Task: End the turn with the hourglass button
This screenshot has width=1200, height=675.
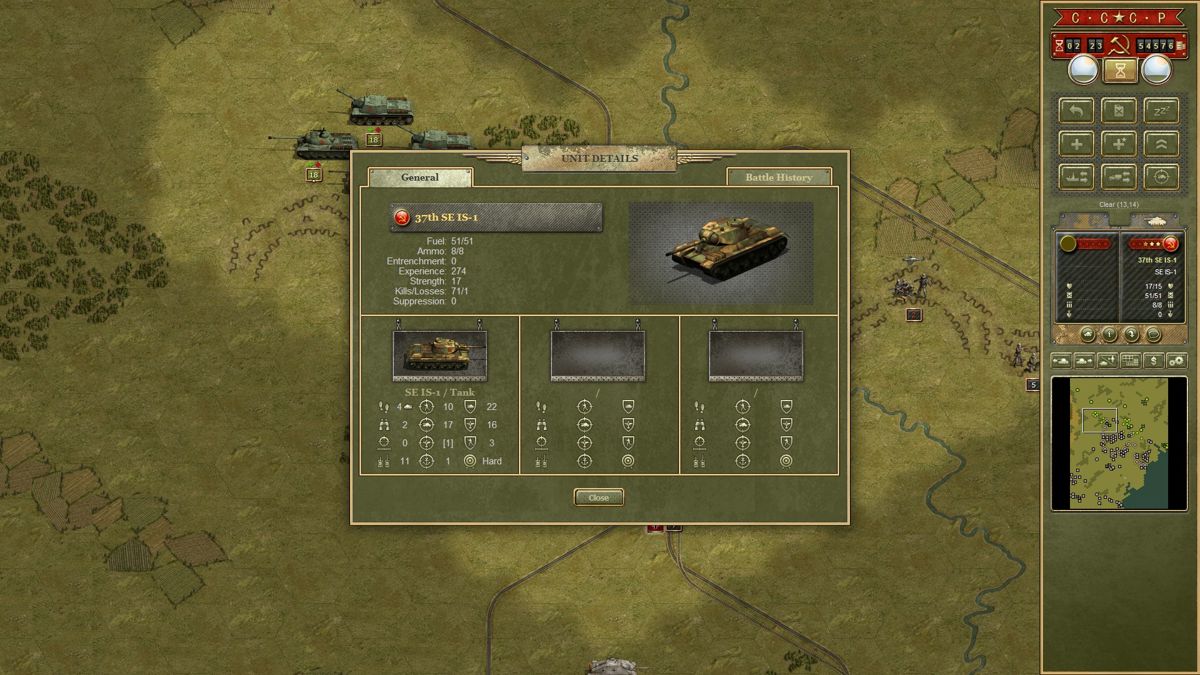Action: 1120,70
